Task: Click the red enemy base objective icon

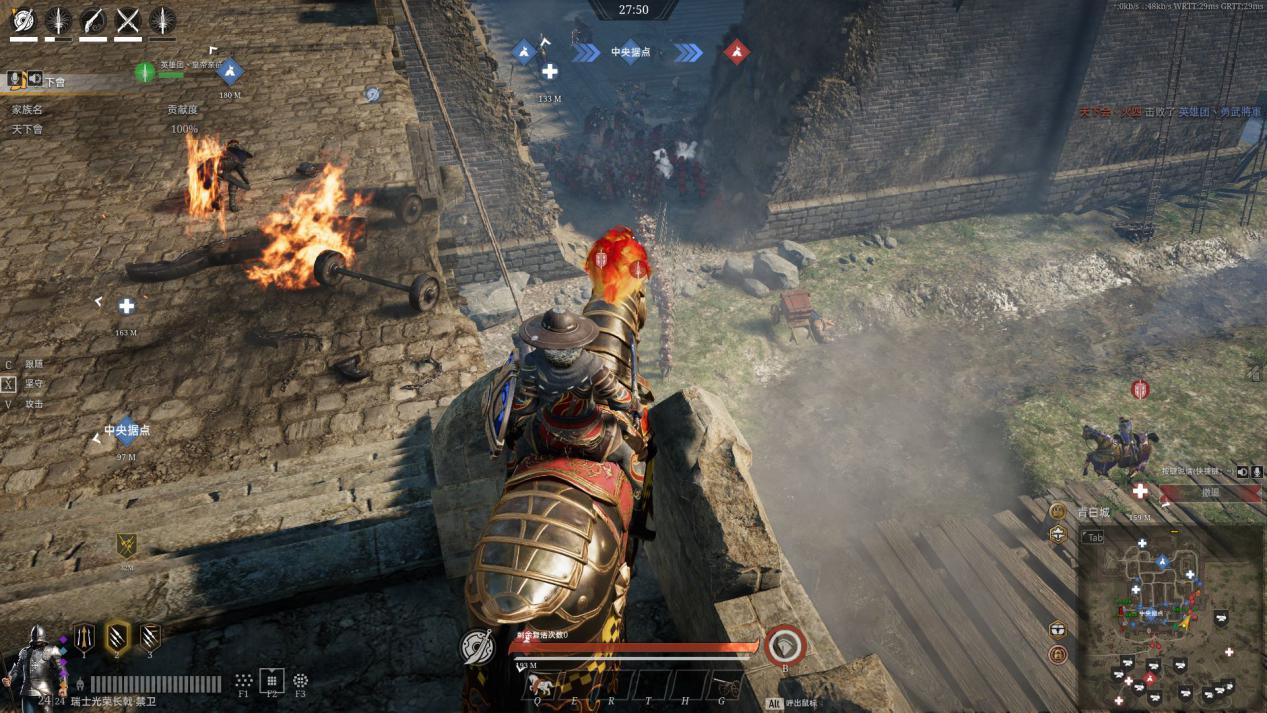Action: click(x=737, y=51)
